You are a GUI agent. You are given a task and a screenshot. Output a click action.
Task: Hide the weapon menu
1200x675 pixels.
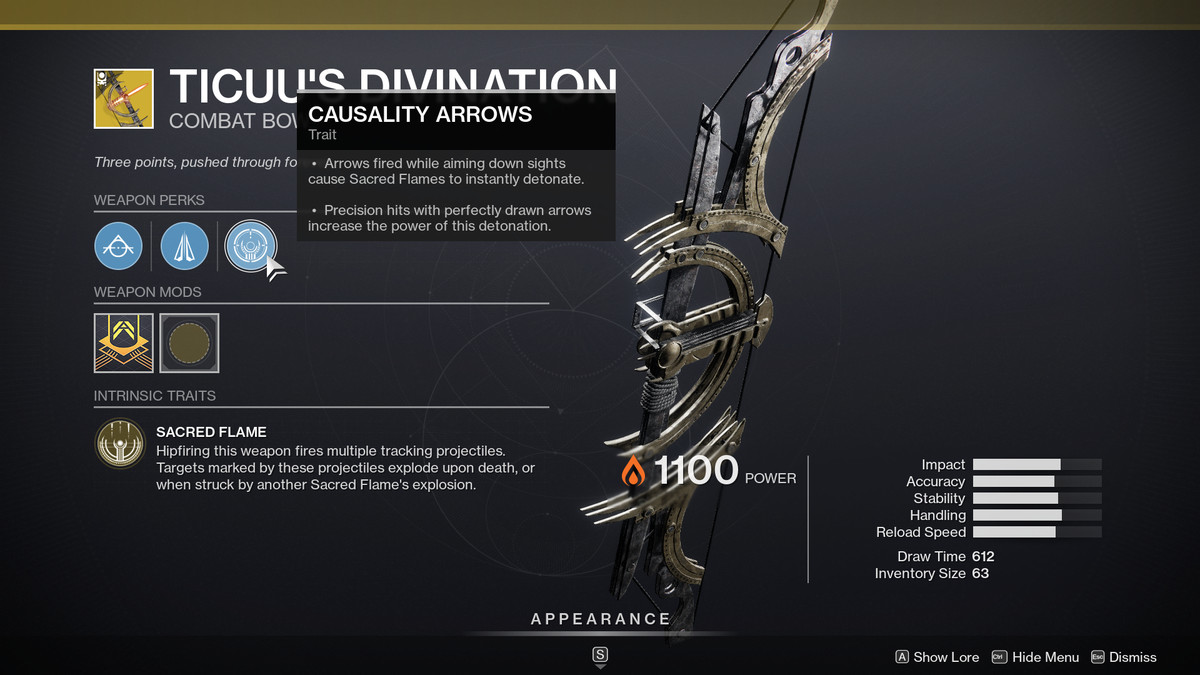tap(1035, 657)
